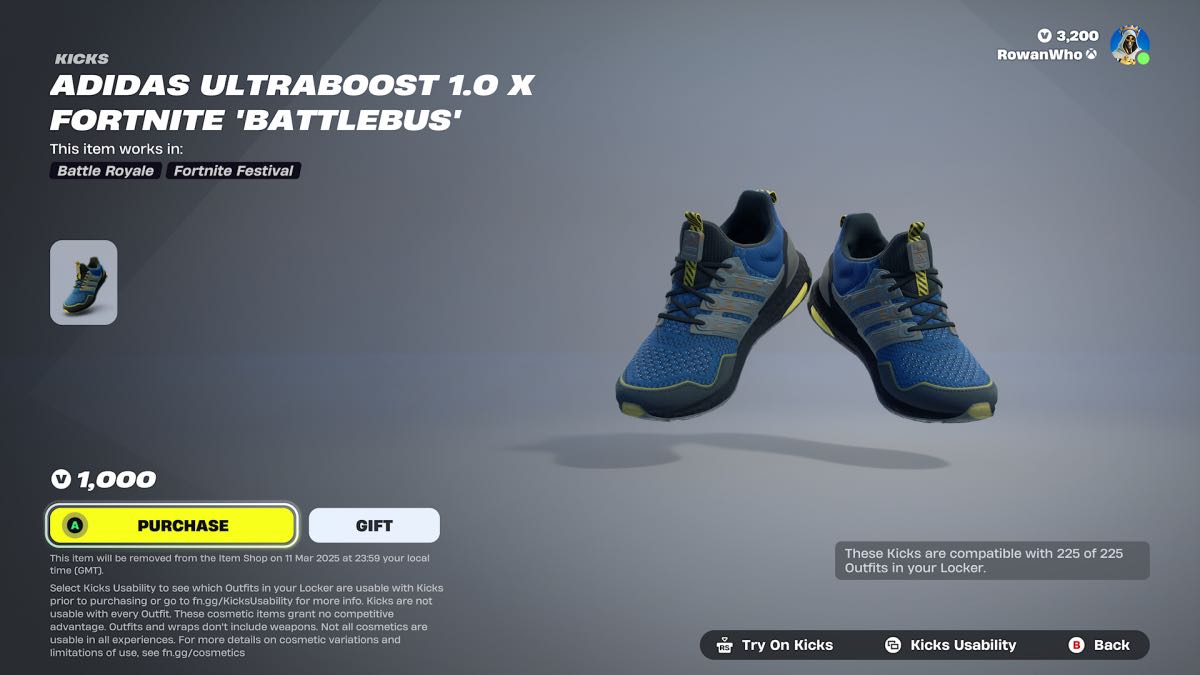Purchase the Adidas Ultraboost kicks
The width and height of the screenshot is (1200, 675).
click(172, 525)
